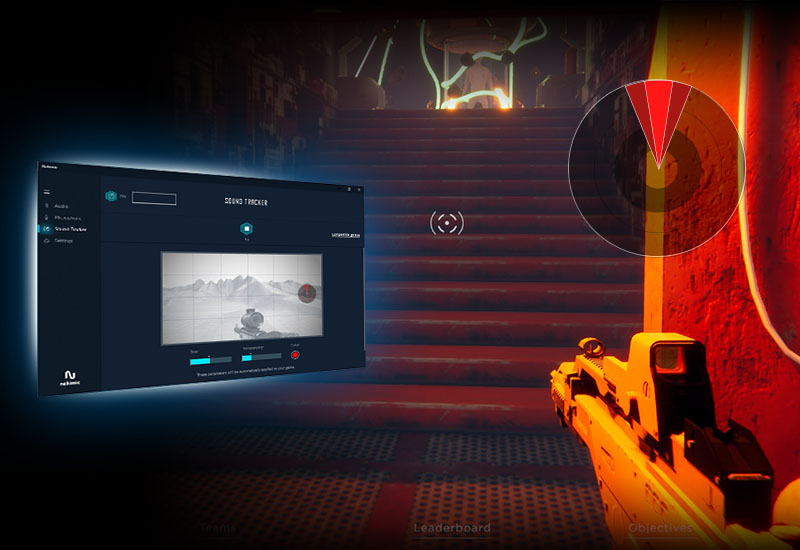Pick the red radar color swatch
This screenshot has height=550, width=800.
pos(295,355)
